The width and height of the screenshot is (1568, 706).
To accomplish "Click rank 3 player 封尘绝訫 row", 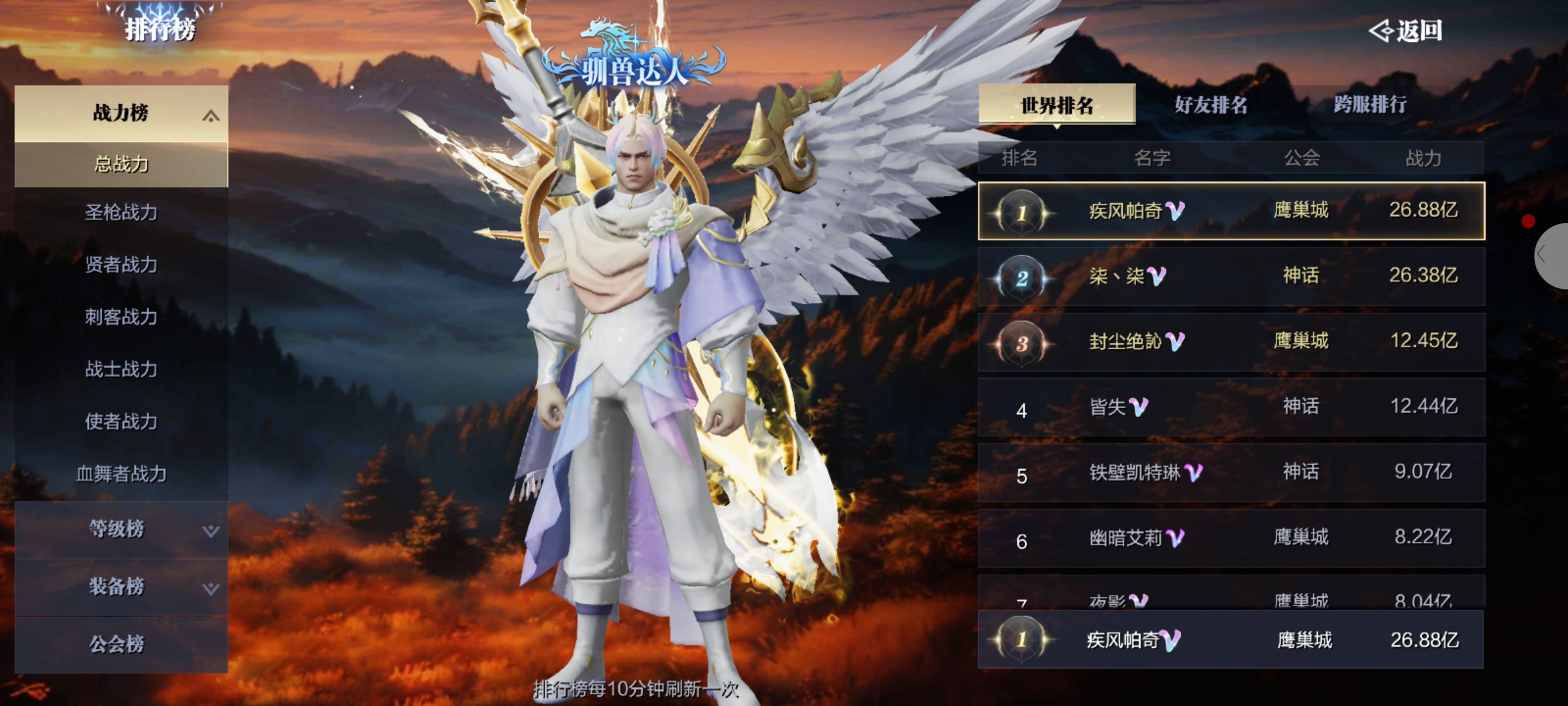I will (1231, 342).
